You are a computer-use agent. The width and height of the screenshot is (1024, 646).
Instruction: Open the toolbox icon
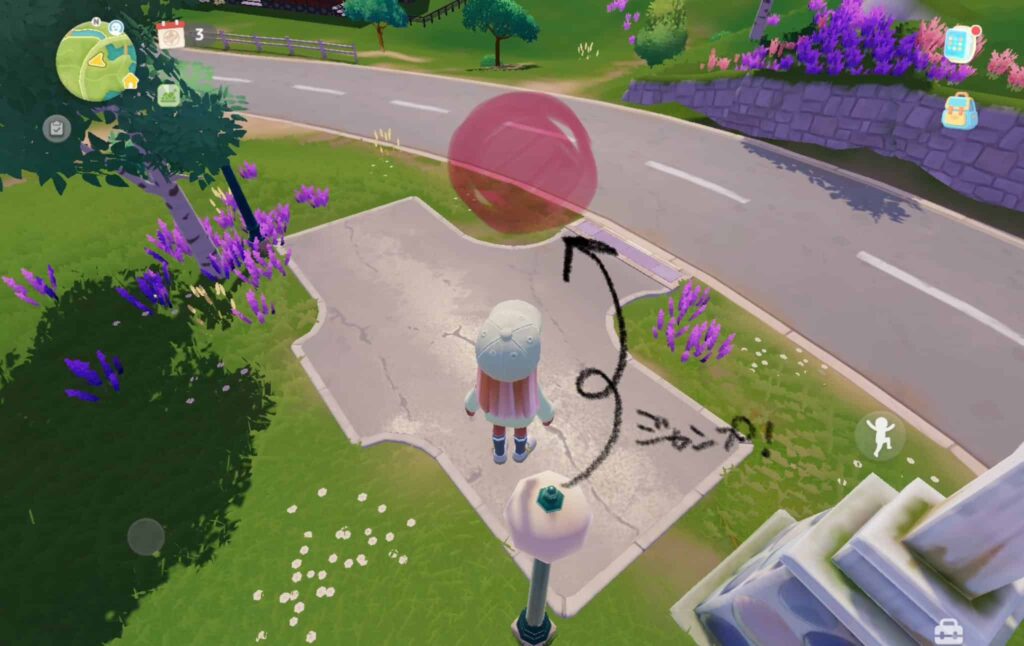[x=947, y=631]
